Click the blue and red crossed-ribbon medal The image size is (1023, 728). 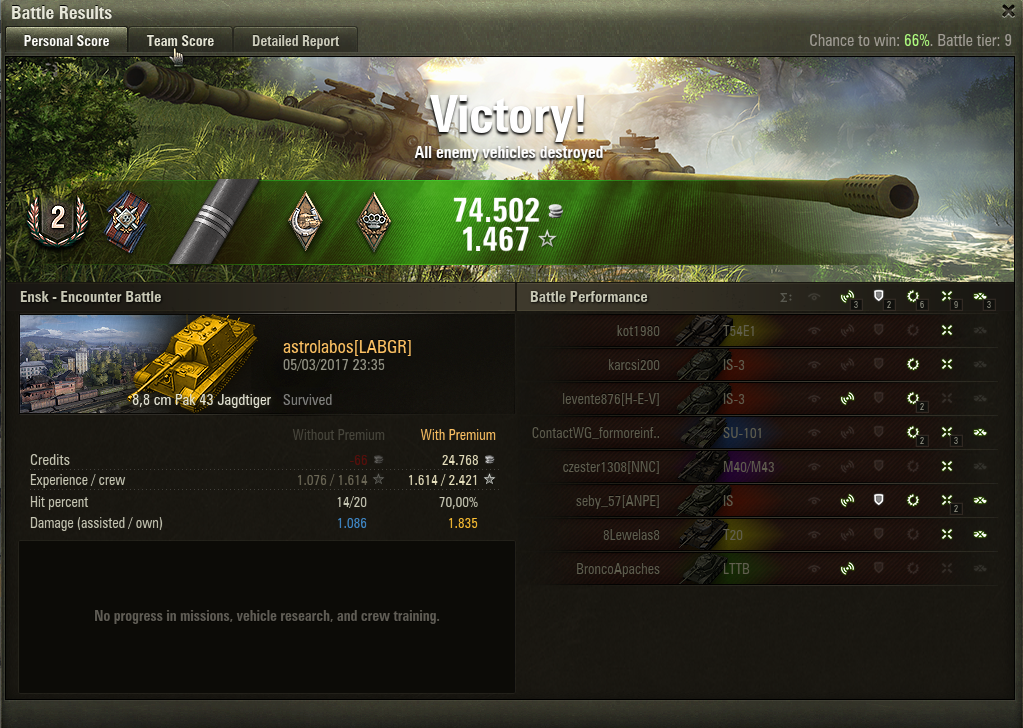click(x=125, y=219)
